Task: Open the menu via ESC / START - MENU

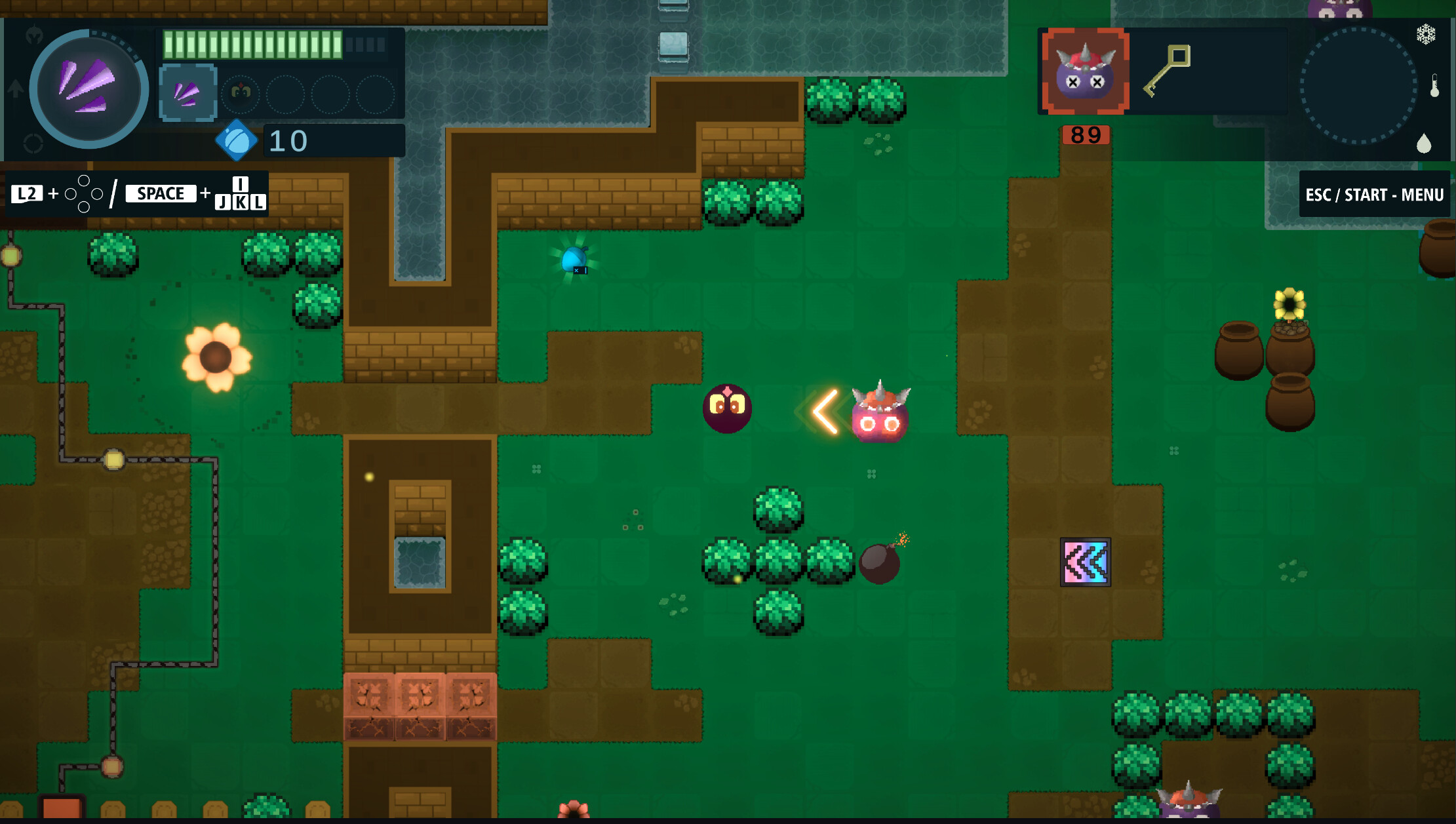Action: (1374, 194)
